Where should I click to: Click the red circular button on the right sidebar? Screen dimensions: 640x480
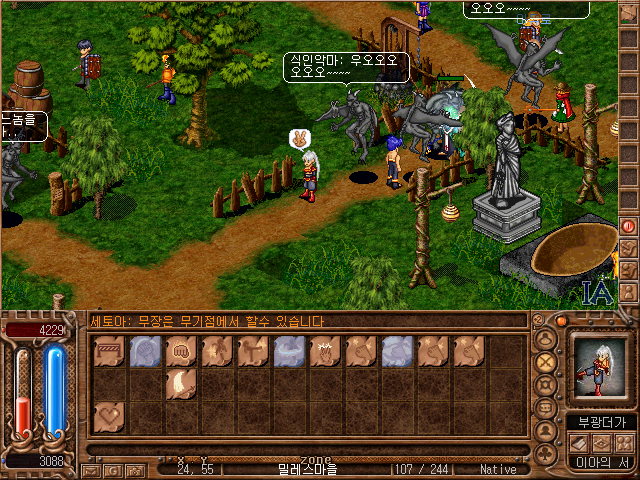pos(628,226)
